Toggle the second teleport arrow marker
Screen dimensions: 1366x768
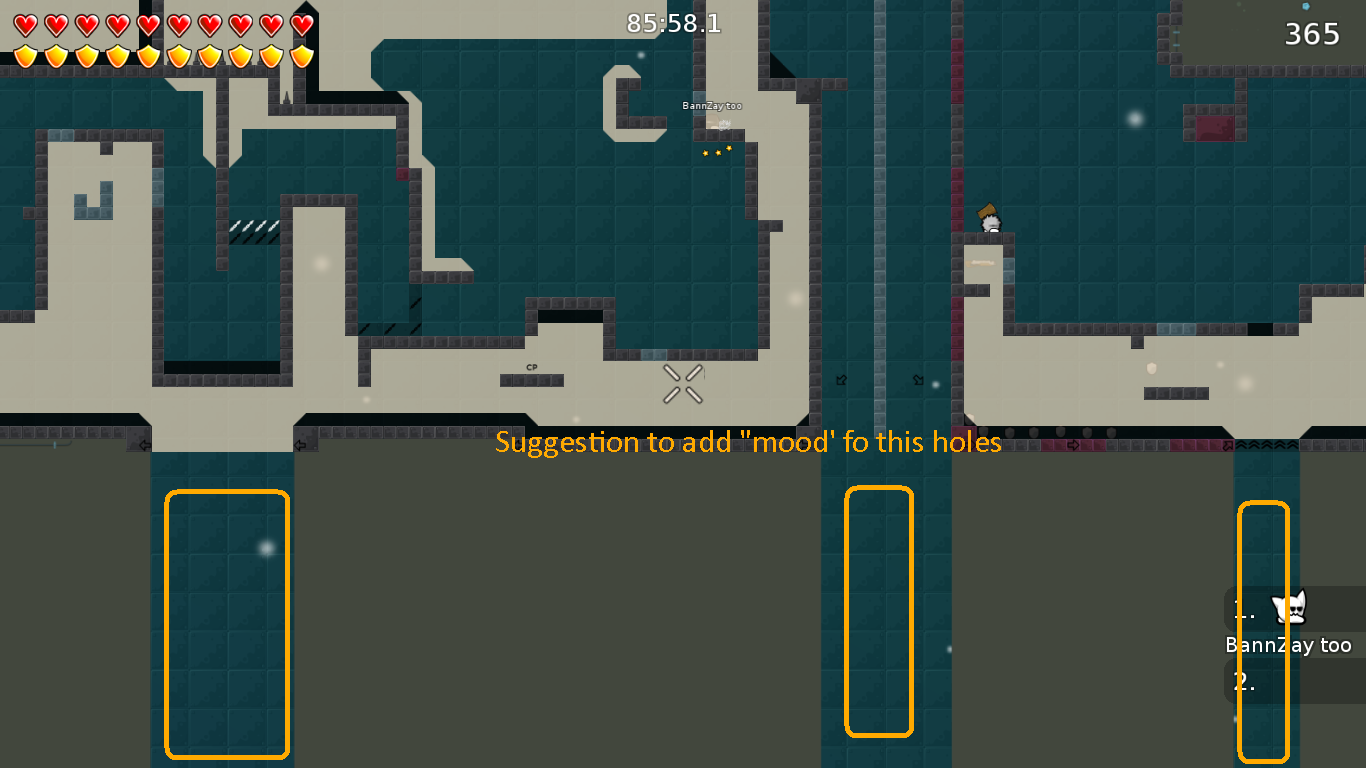coord(916,380)
